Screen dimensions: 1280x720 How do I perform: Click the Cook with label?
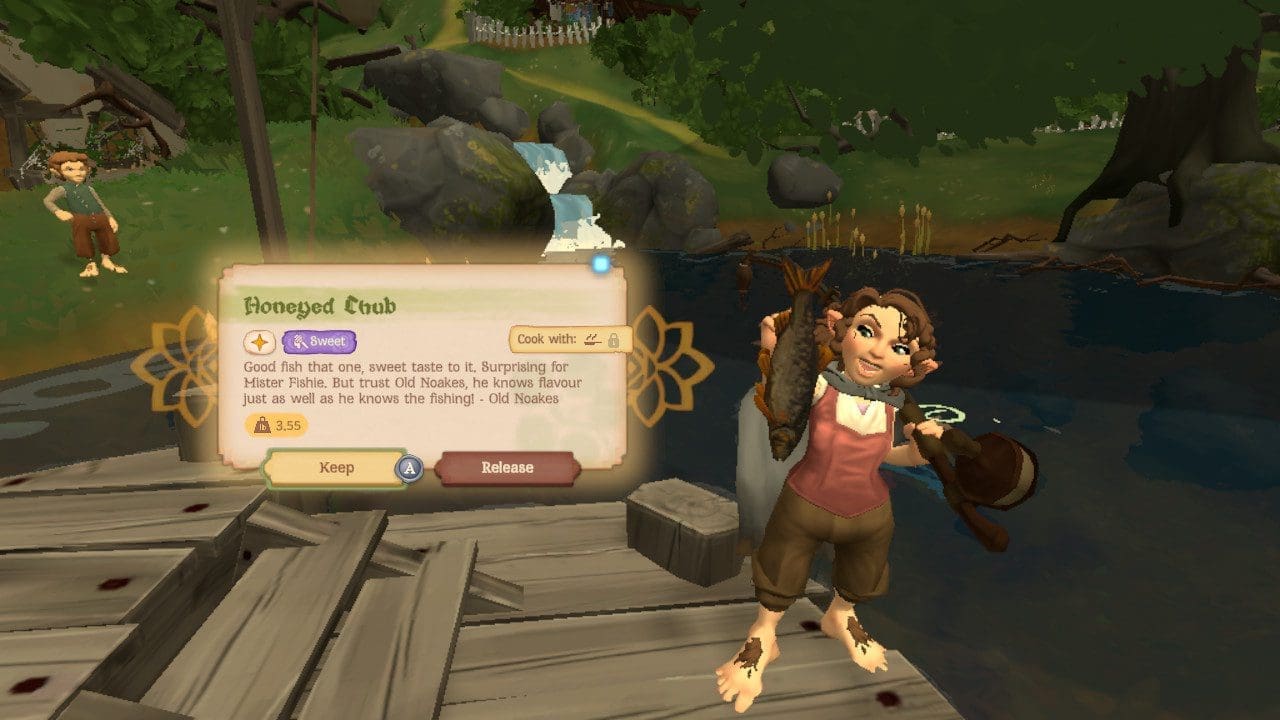pyautogui.click(x=546, y=339)
